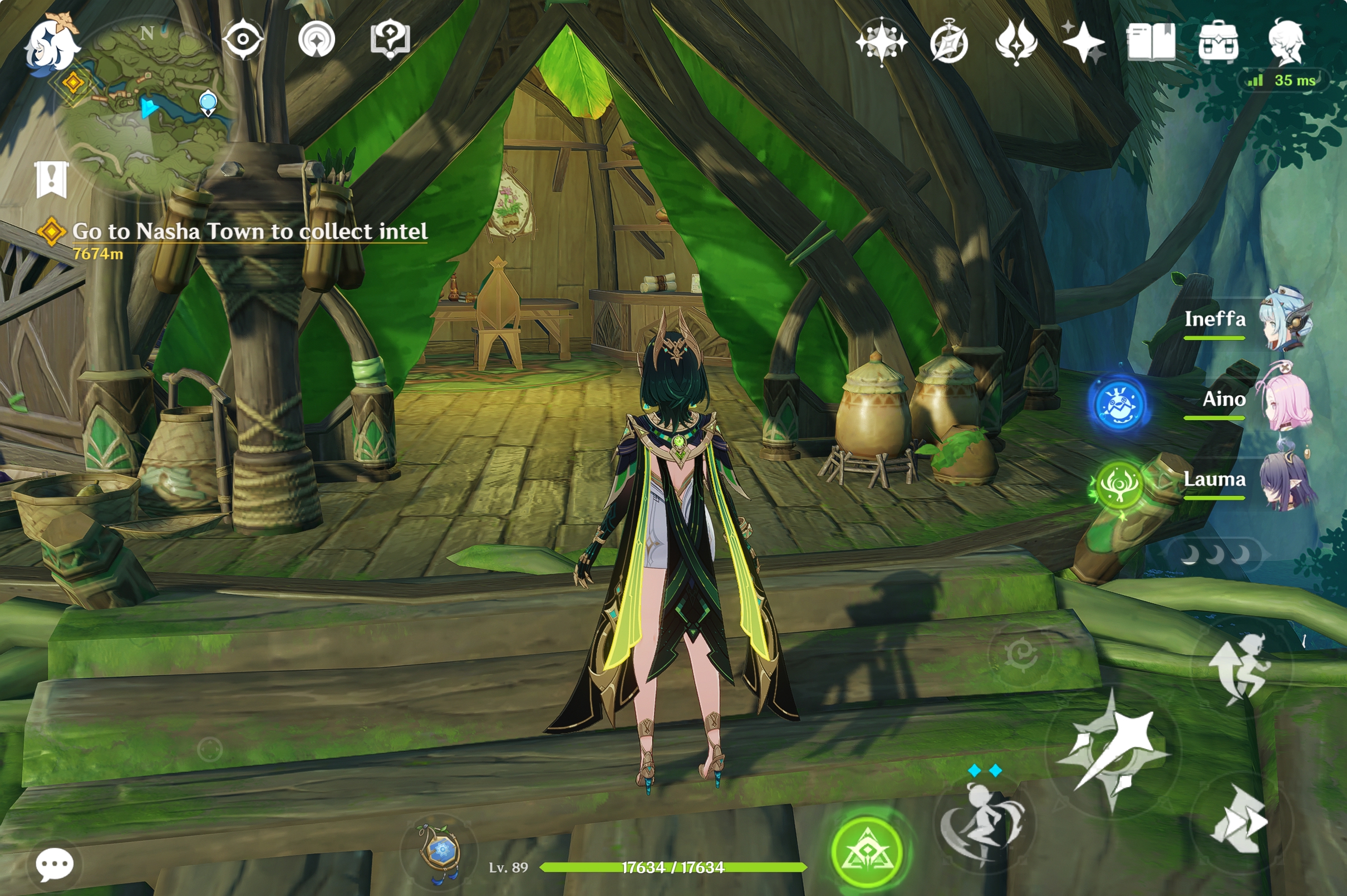Tap the jump button

tap(1240, 667)
